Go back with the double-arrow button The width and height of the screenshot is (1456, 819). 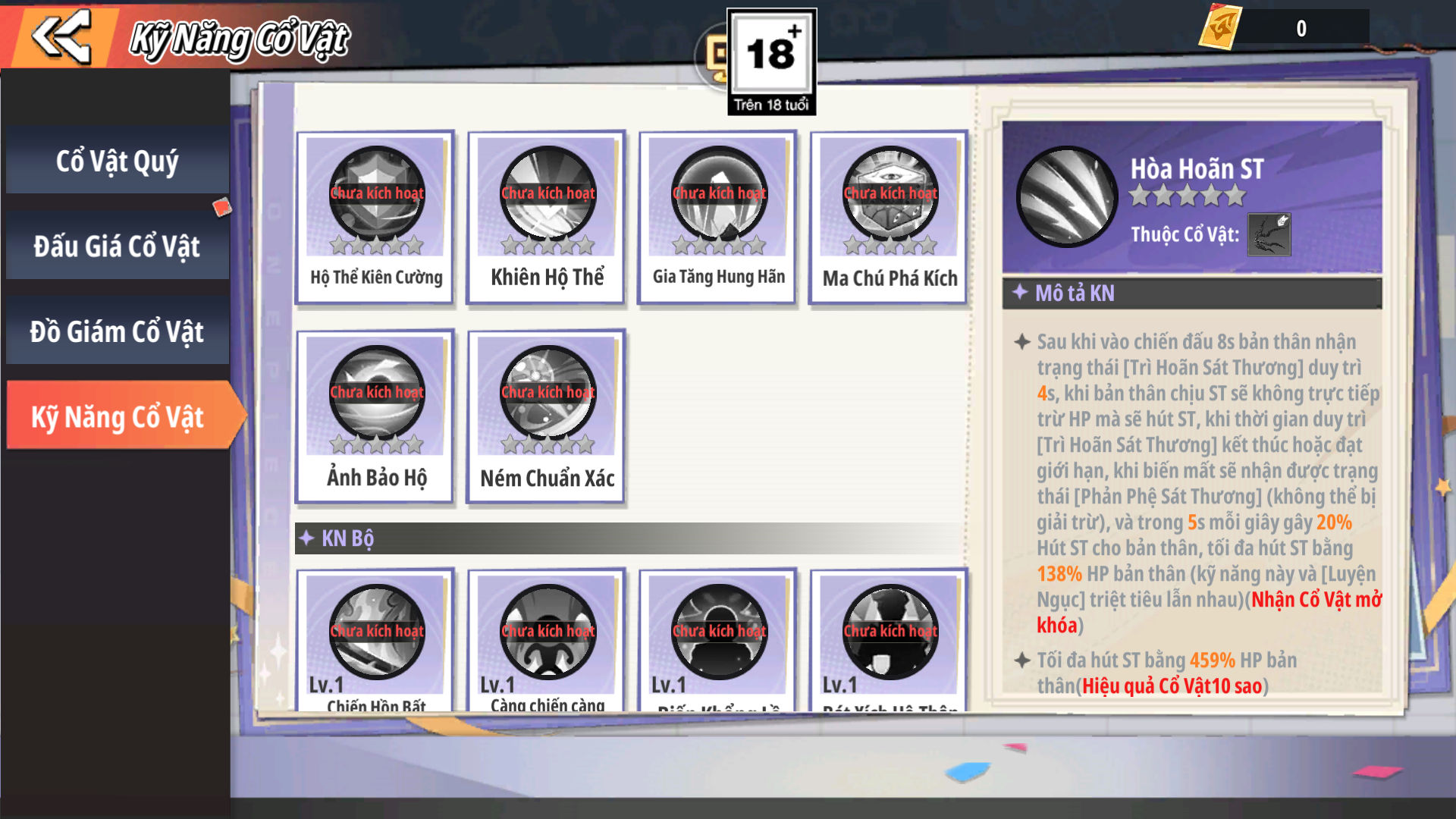(x=62, y=36)
